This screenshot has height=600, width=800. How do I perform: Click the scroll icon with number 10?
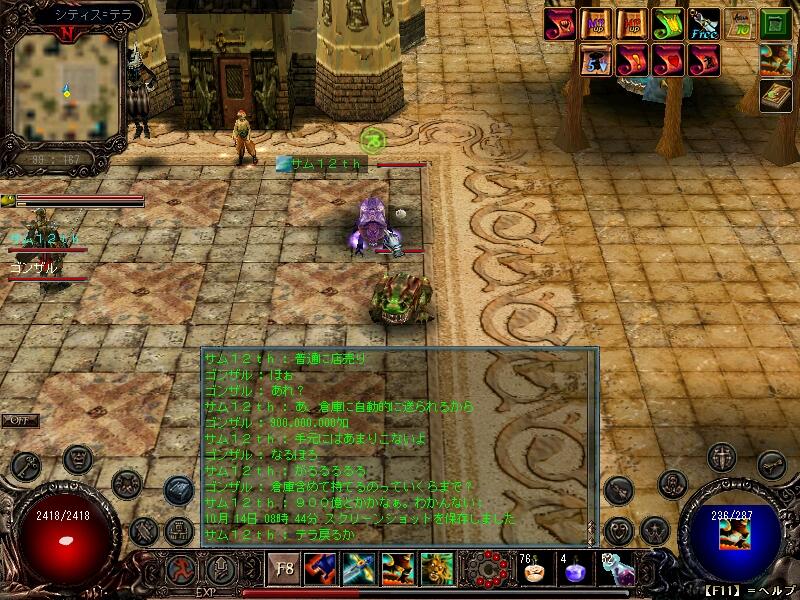tap(739, 24)
